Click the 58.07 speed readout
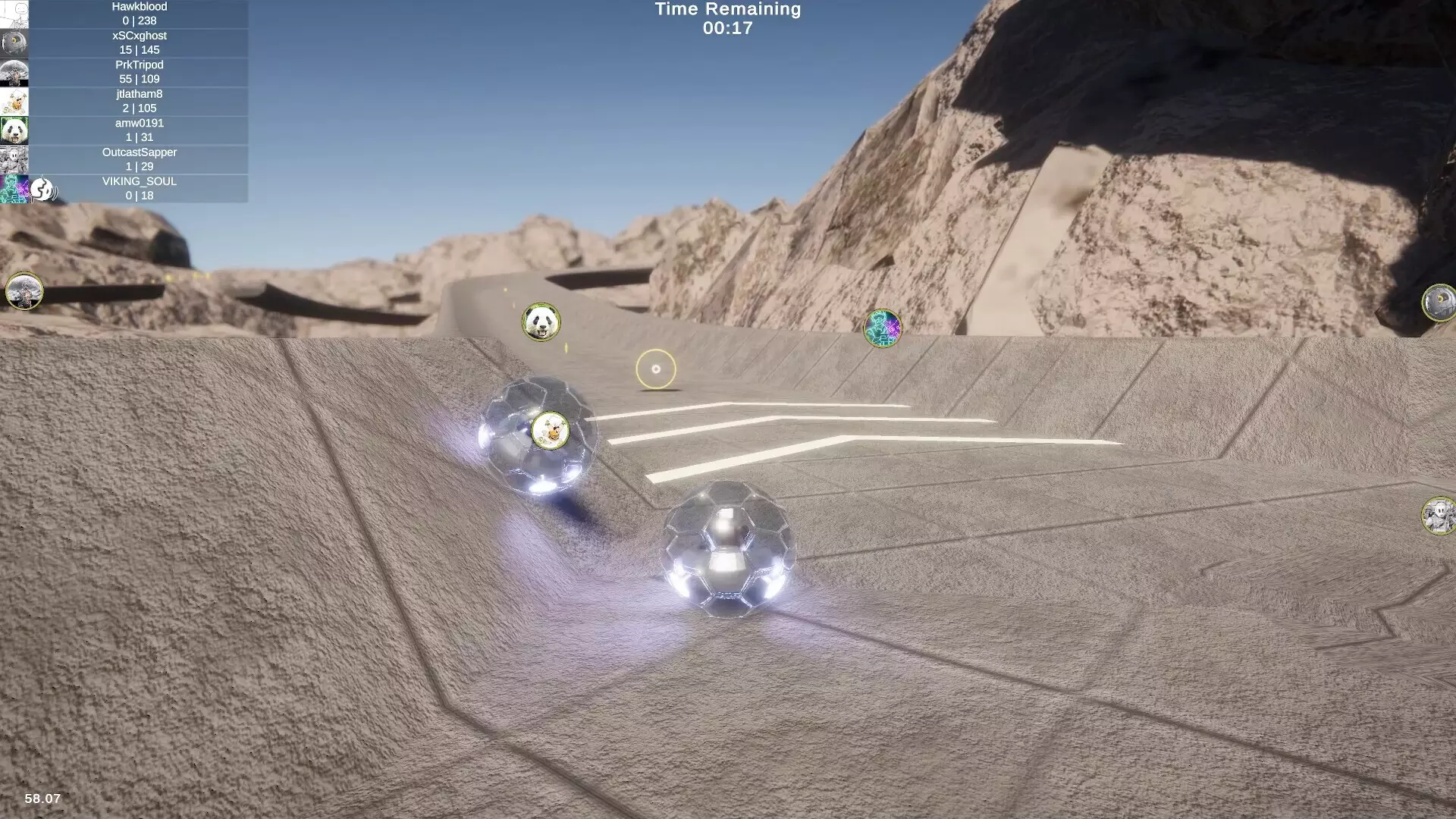1456x819 pixels. click(x=42, y=799)
